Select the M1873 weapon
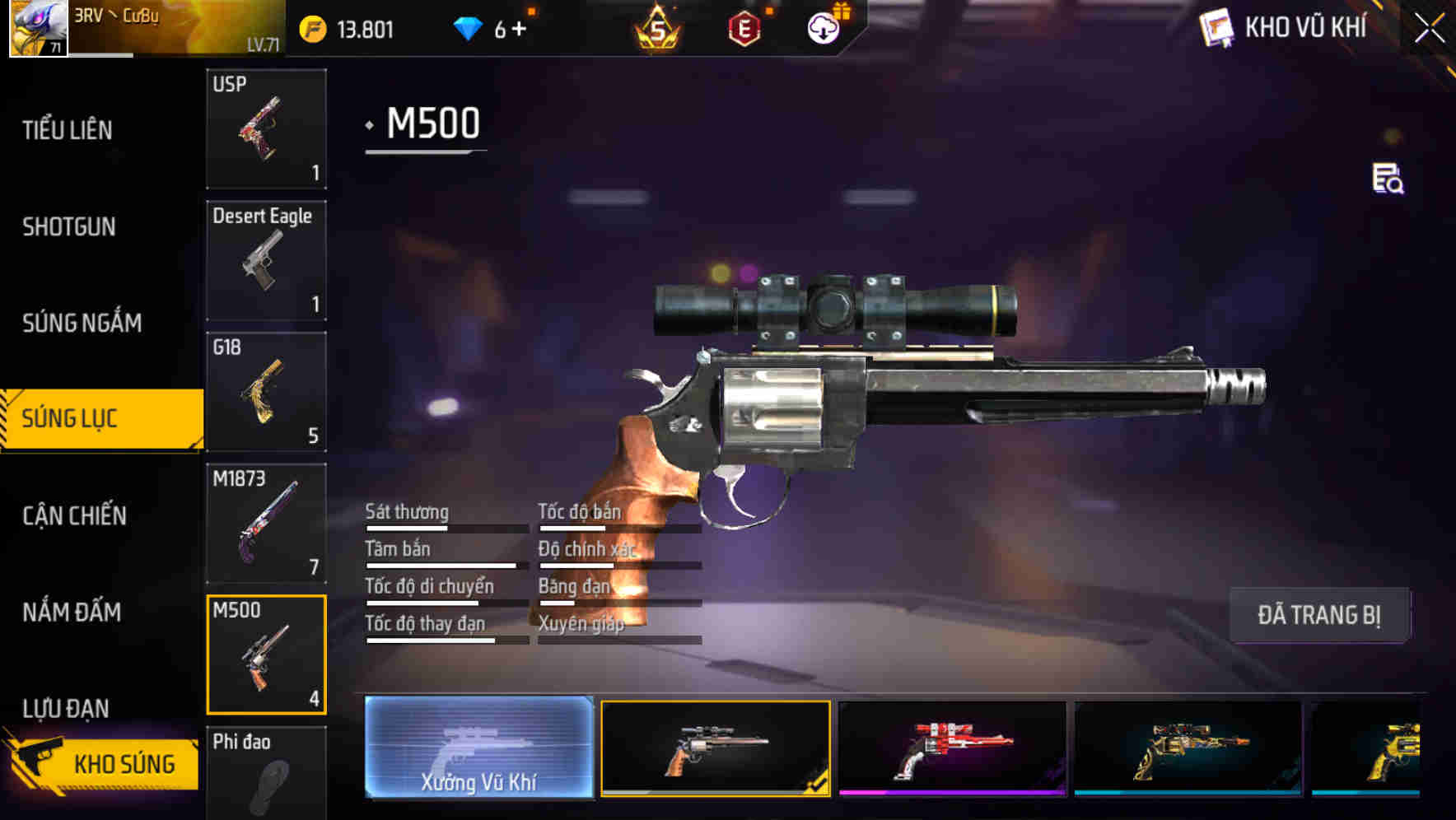The image size is (1456, 820). coord(265,524)
